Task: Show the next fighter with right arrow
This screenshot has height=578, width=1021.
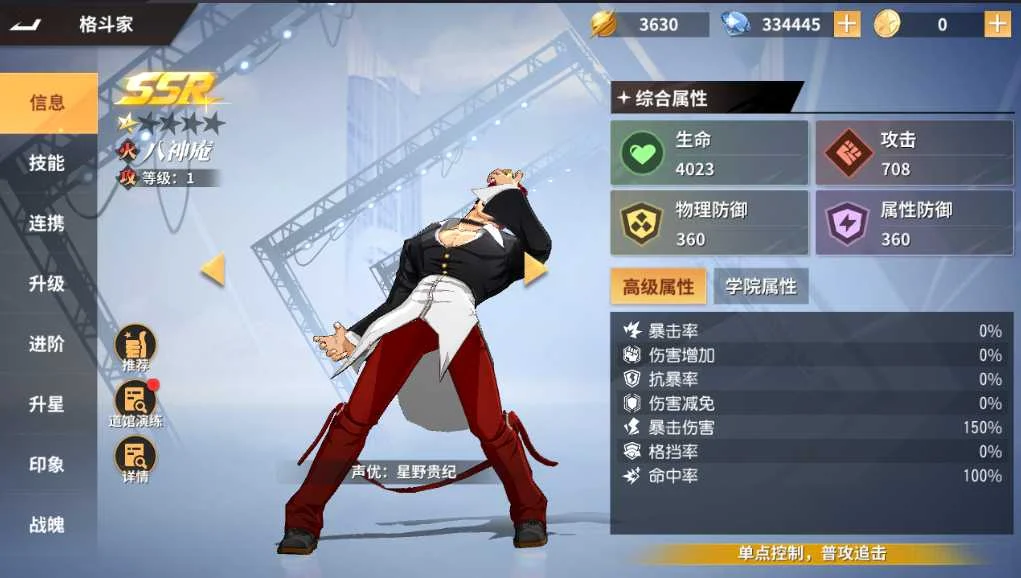Action: (x=535, y=269)
